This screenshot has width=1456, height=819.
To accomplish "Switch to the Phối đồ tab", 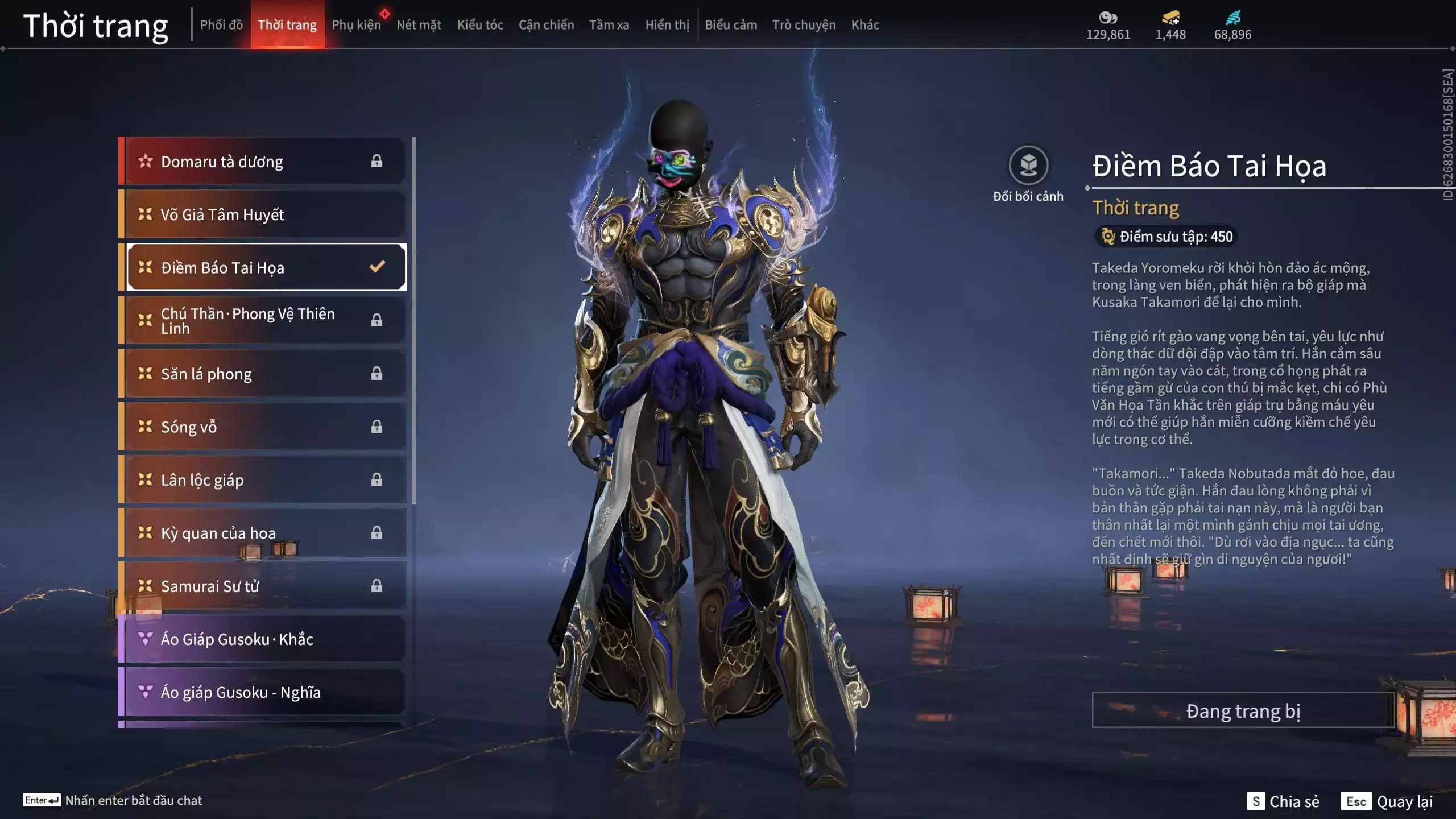I will click(x=221, y=25).
